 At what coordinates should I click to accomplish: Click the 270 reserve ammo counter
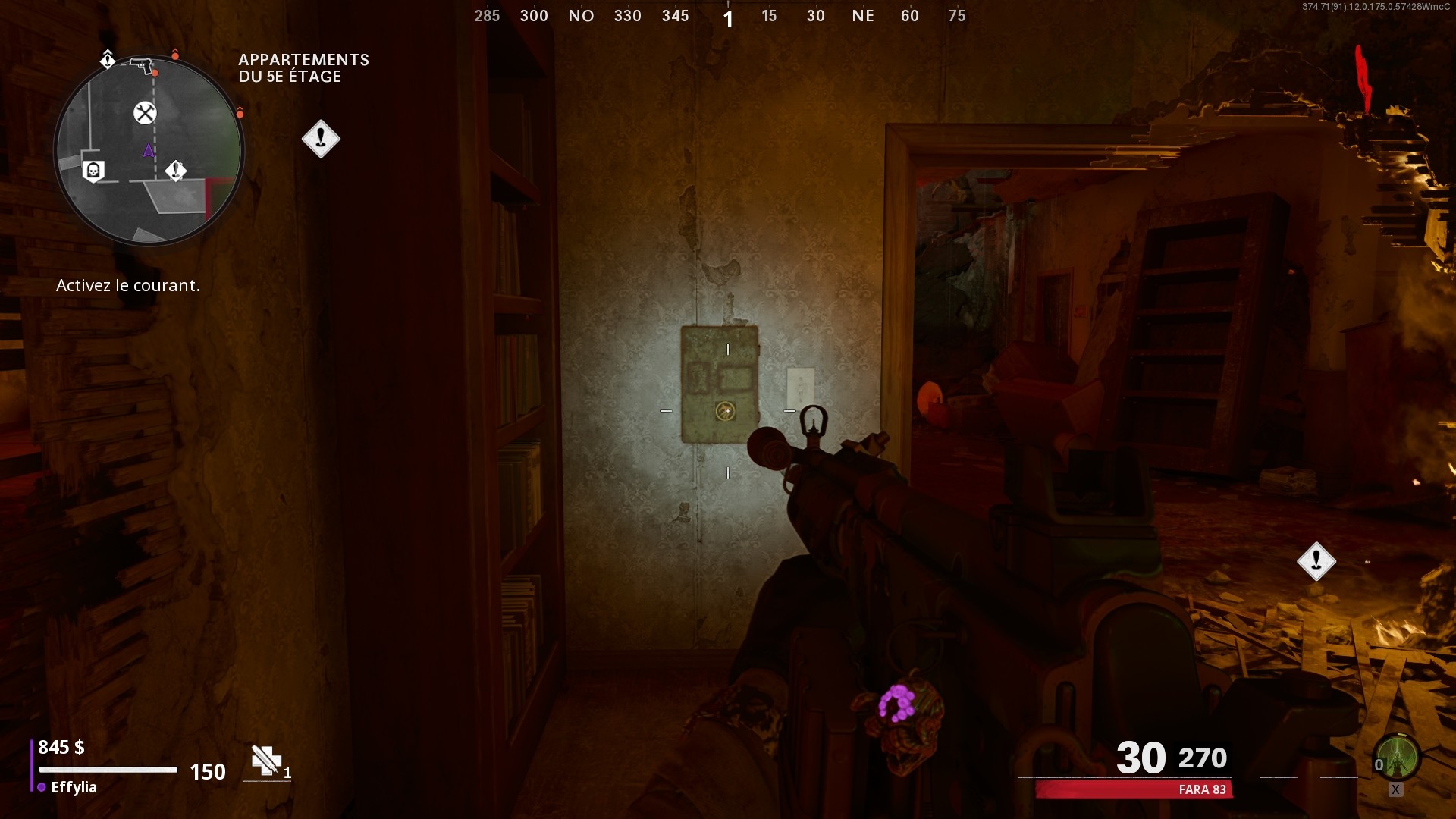point(1202,758)
